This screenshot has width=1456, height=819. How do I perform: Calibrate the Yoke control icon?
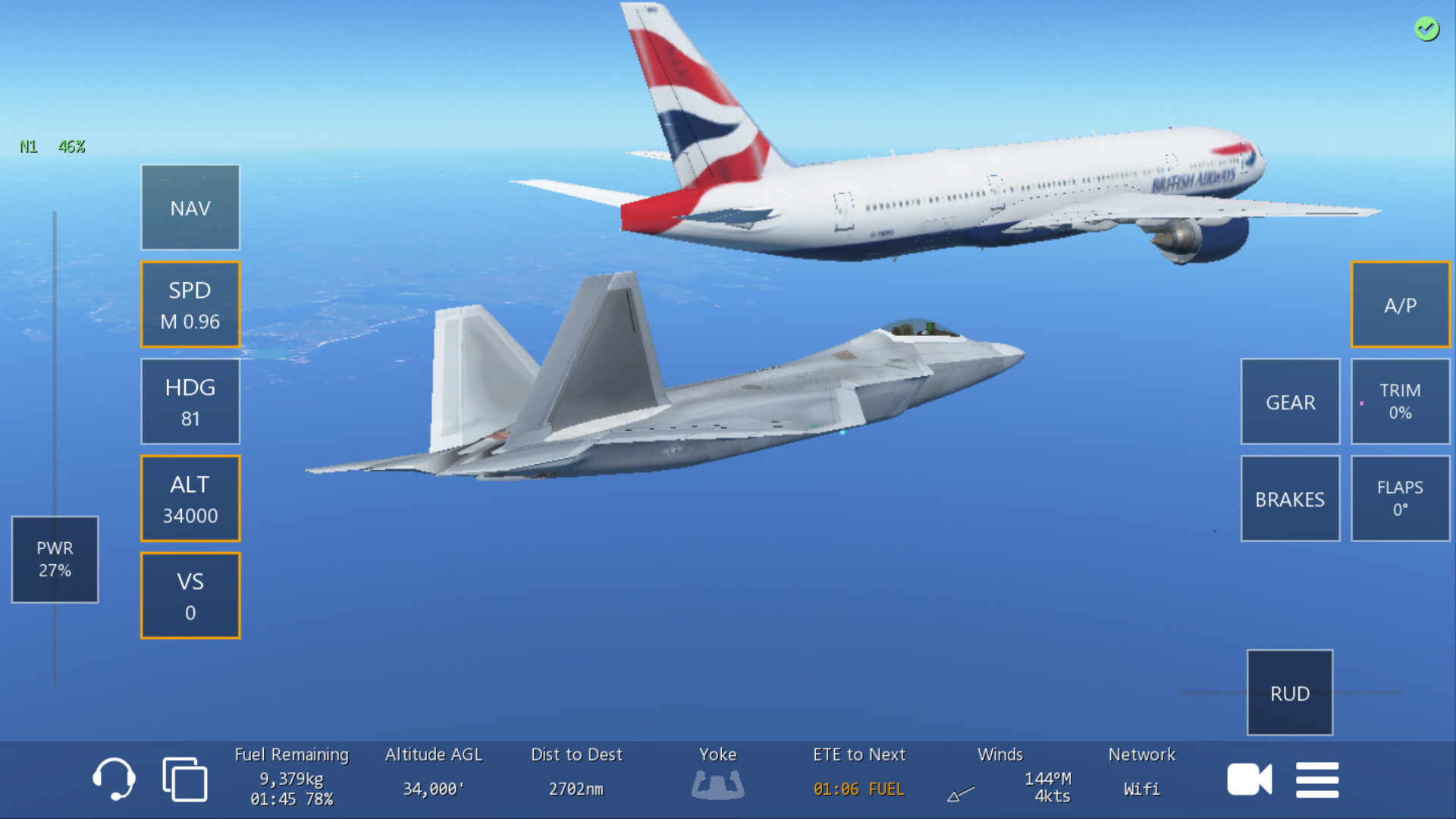[x=717, y=783]
